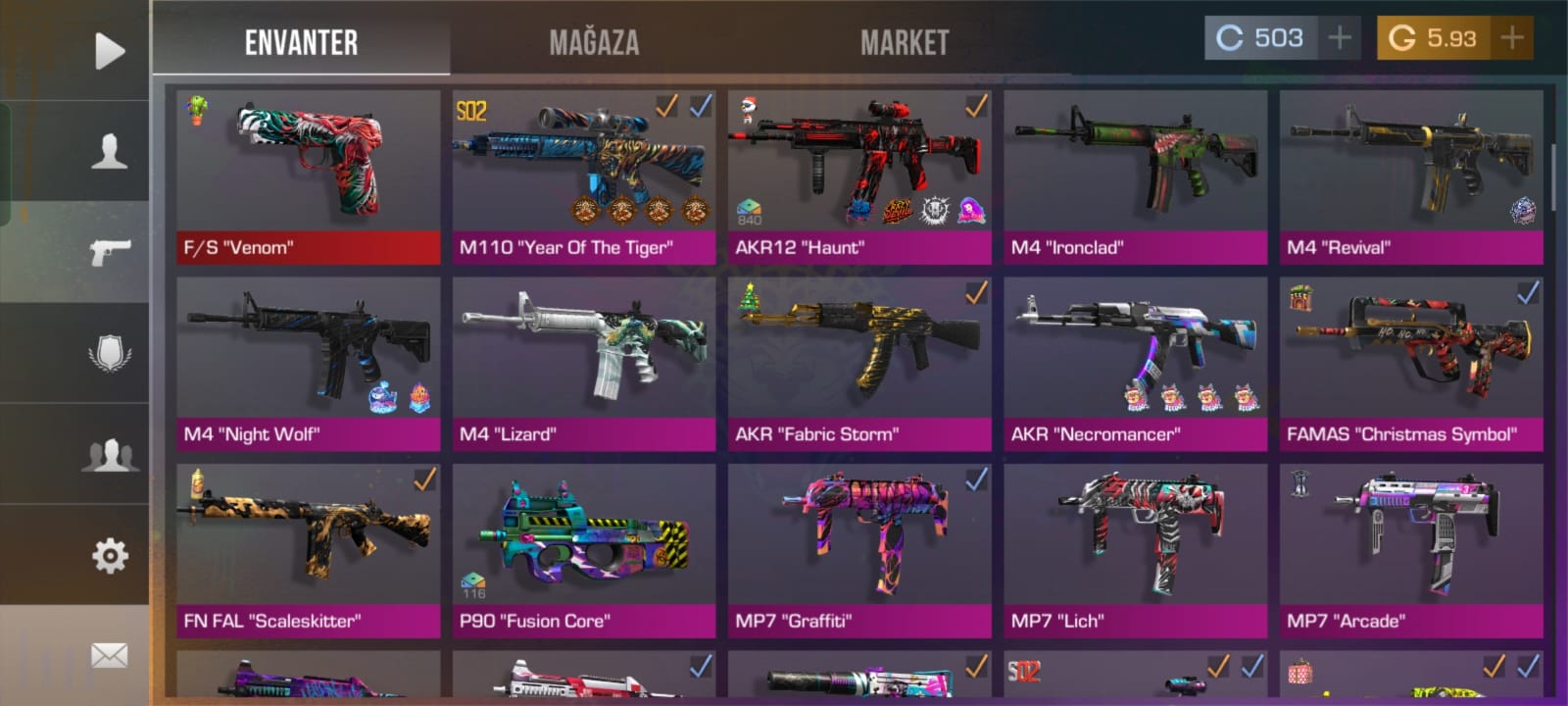Open the Market tab

pyautogui.click(x=905, y=42)
